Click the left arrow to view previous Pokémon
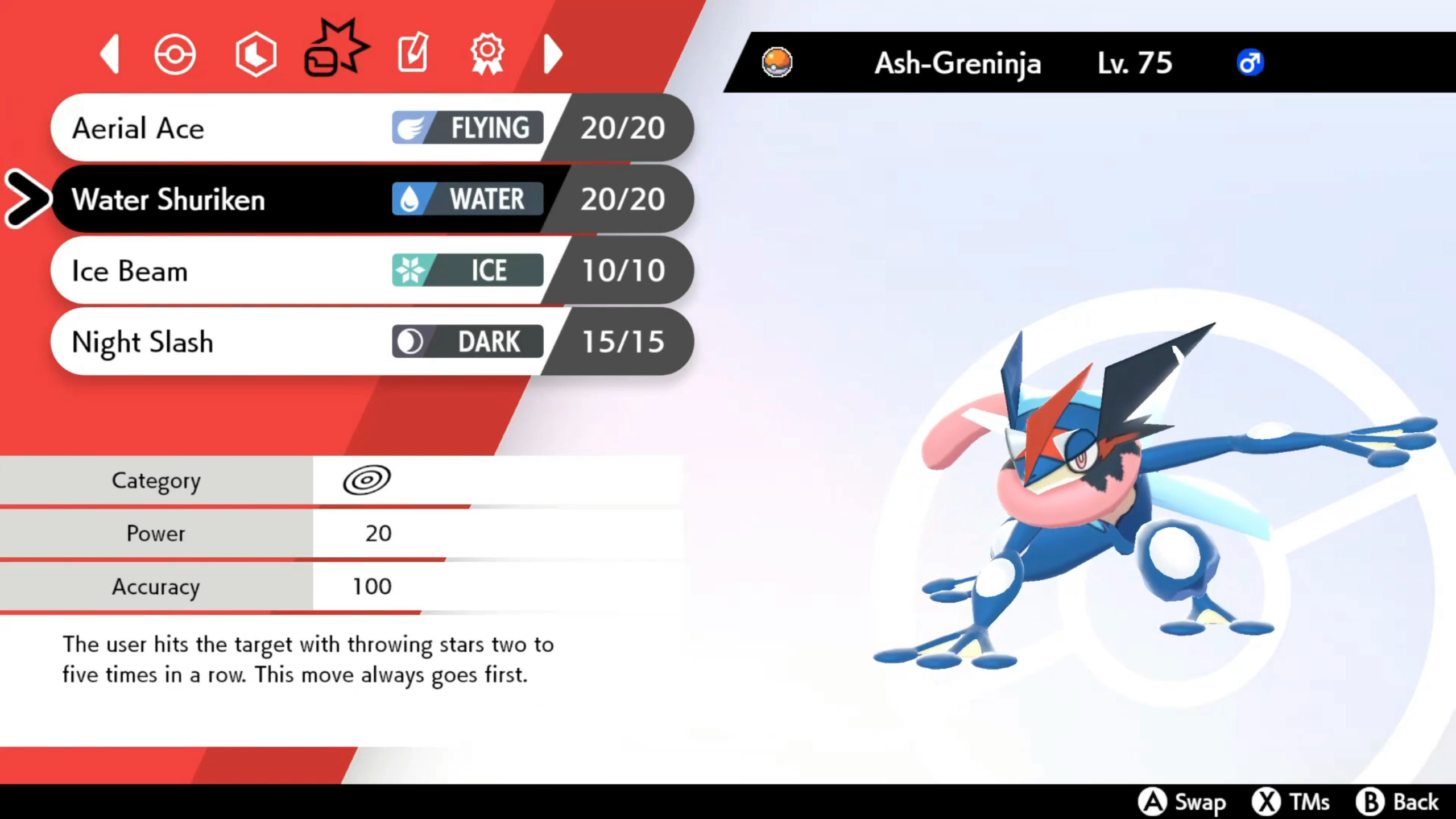This screenshot has width=1456, height=819. pos(110,53)
